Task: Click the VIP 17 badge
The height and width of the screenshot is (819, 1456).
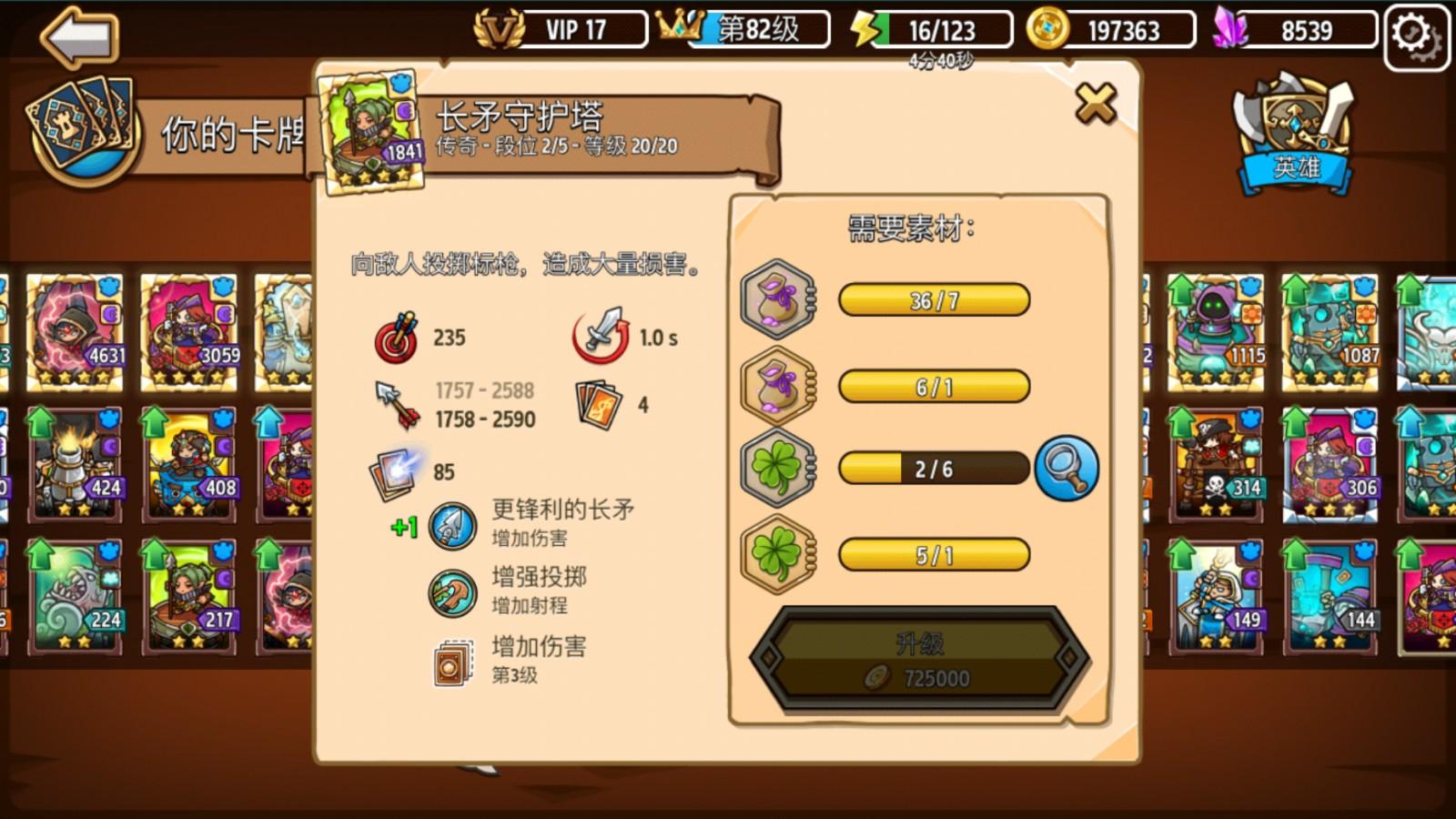Action: [x=560, y=27]
